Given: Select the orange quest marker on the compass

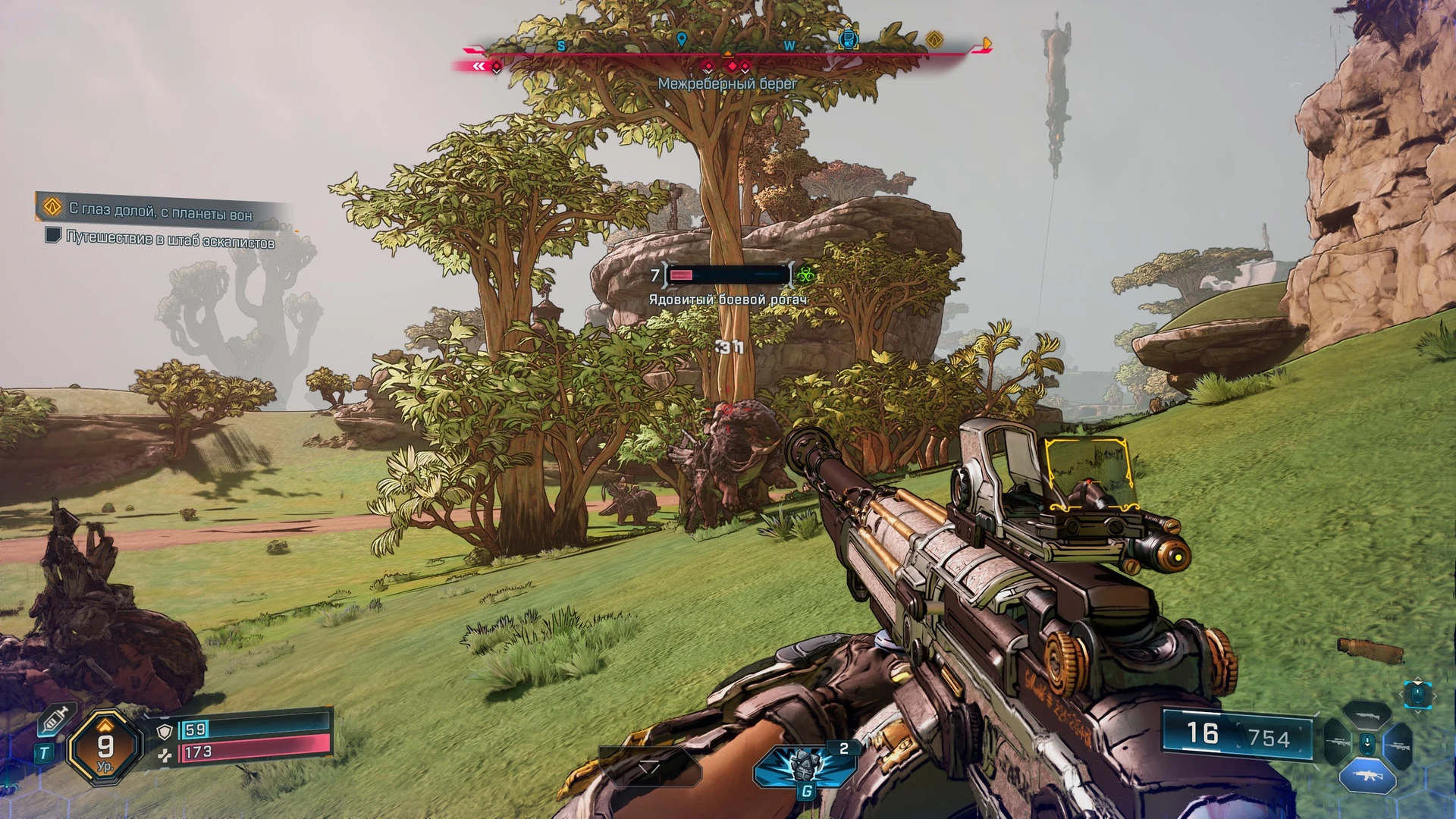Looking at the screenshot, I should click(x=934, y=39).
